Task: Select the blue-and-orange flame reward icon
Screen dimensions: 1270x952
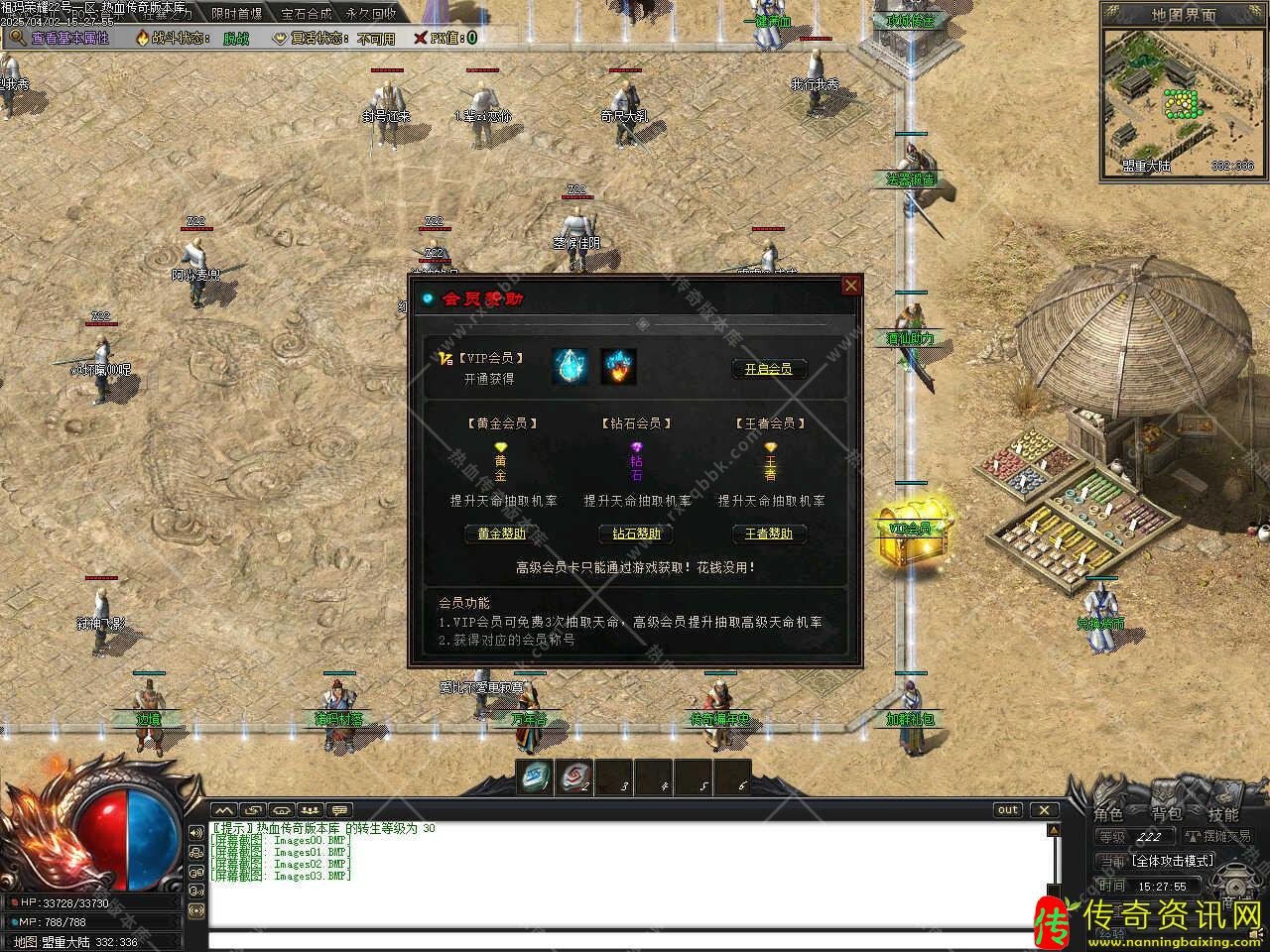Action: pos(618,366)
